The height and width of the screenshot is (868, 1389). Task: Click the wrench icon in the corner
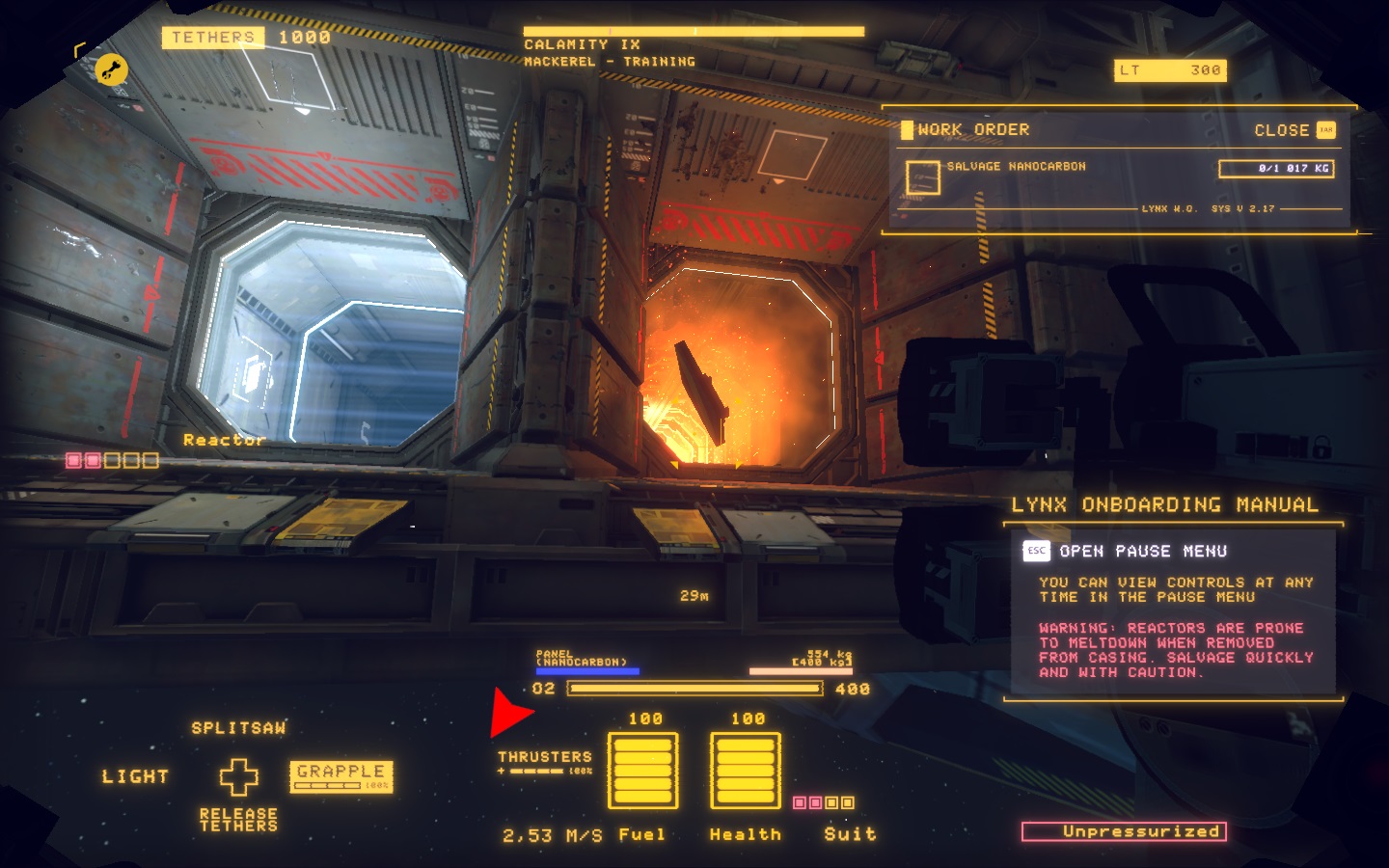pyautogui.click(x=112, y=69)
